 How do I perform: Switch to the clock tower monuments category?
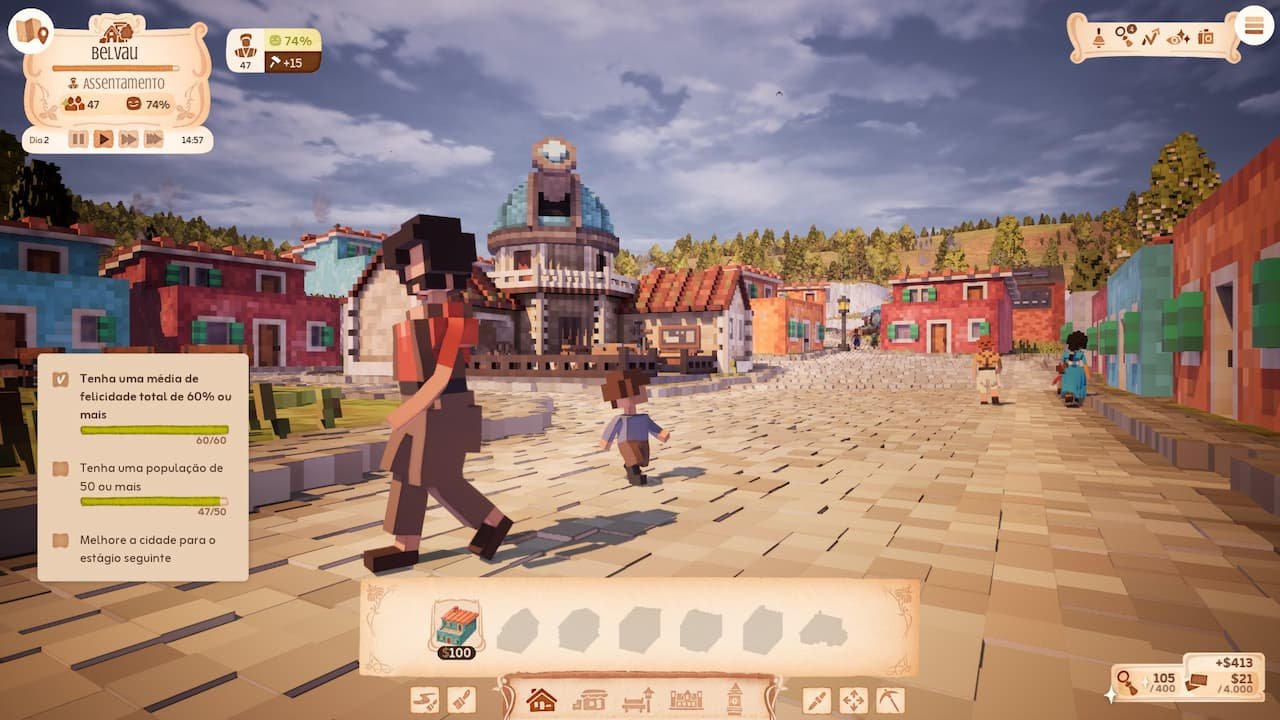click(735, 699)
